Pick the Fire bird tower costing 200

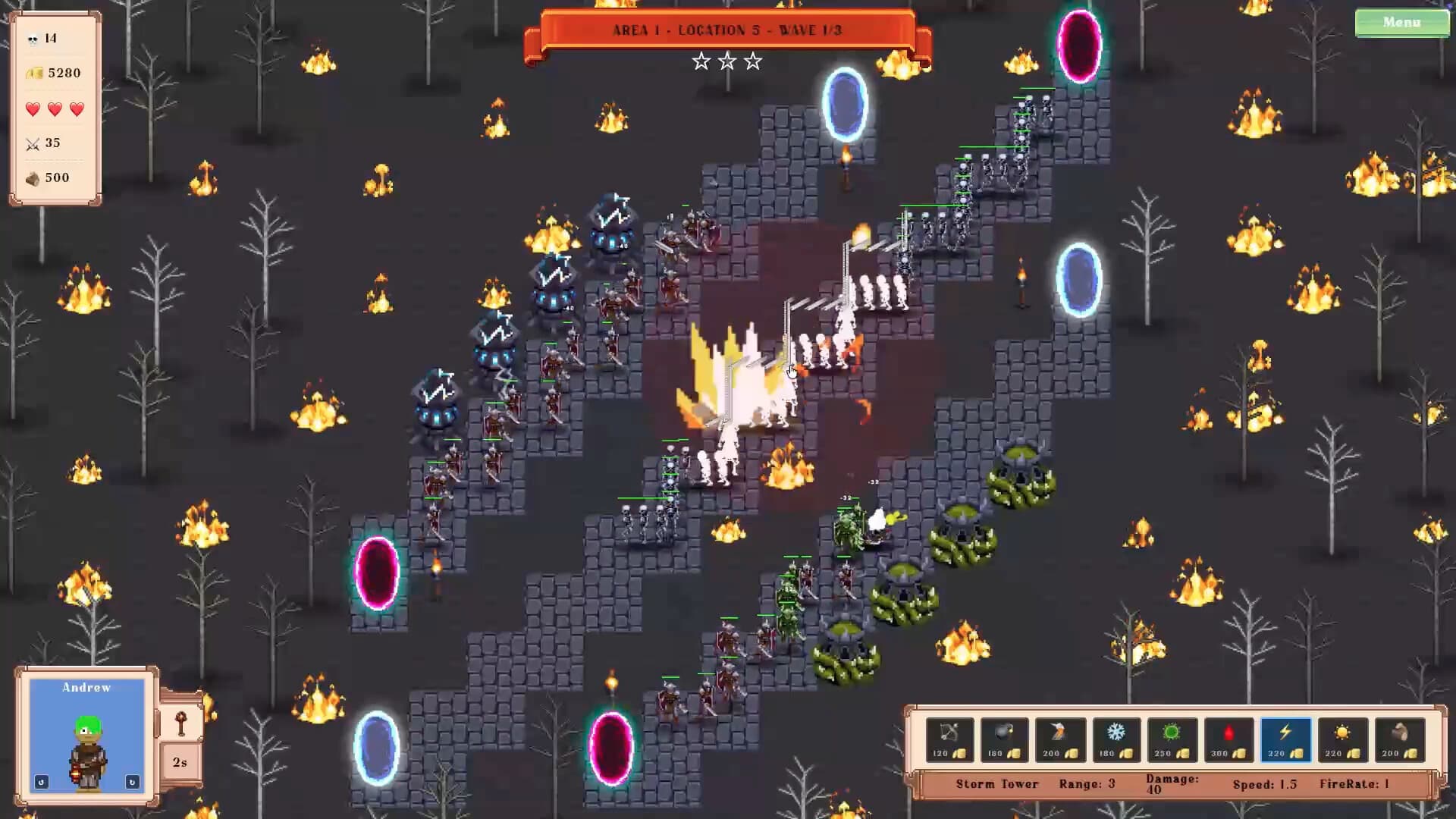pyautogui.click(x=1061, y=739)
